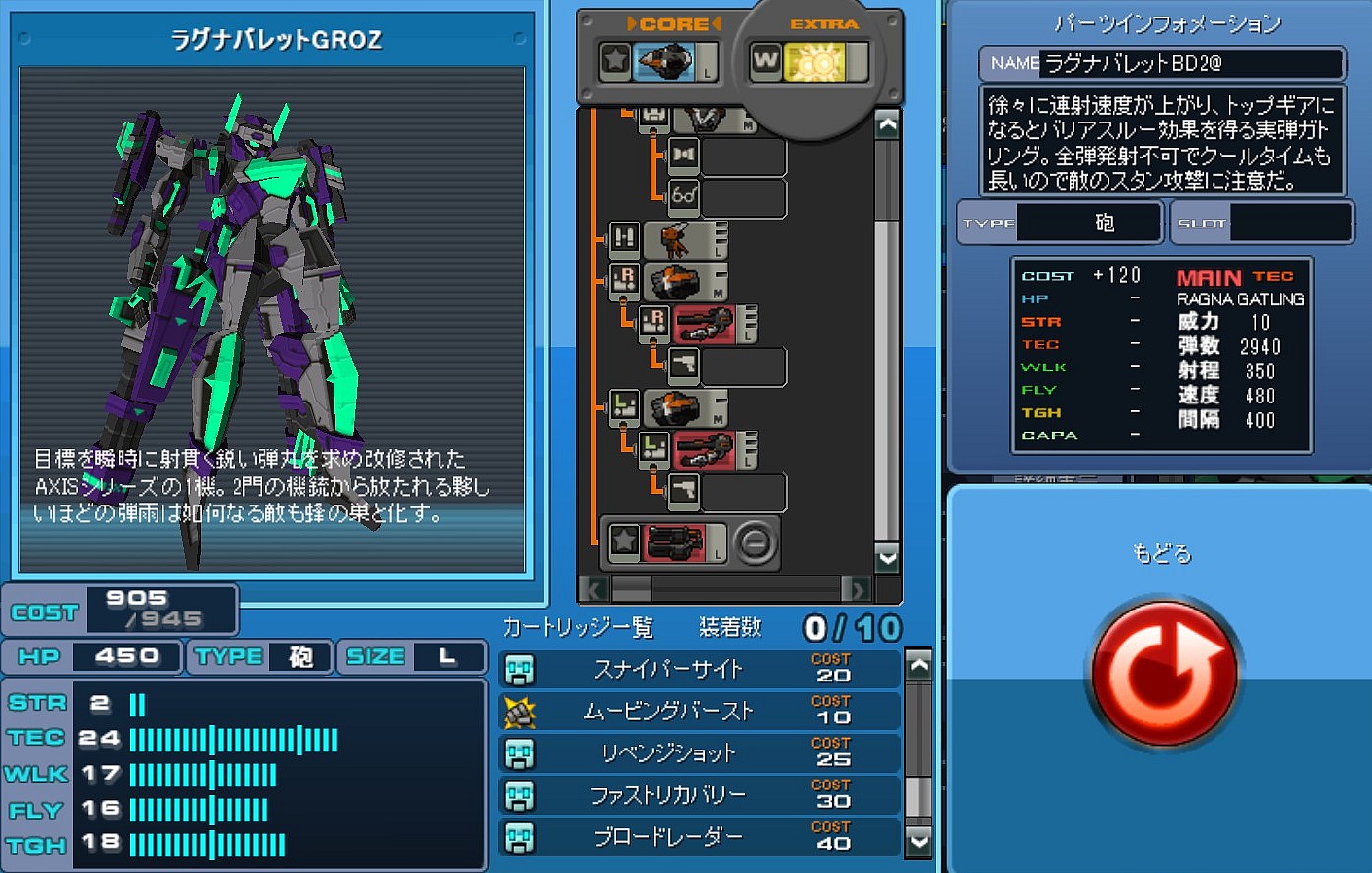Image resolution: width=1372 pixels, height=873 pixels.
Task: Click the parts tree scroll-up arrow
Action: coord(887,124)
